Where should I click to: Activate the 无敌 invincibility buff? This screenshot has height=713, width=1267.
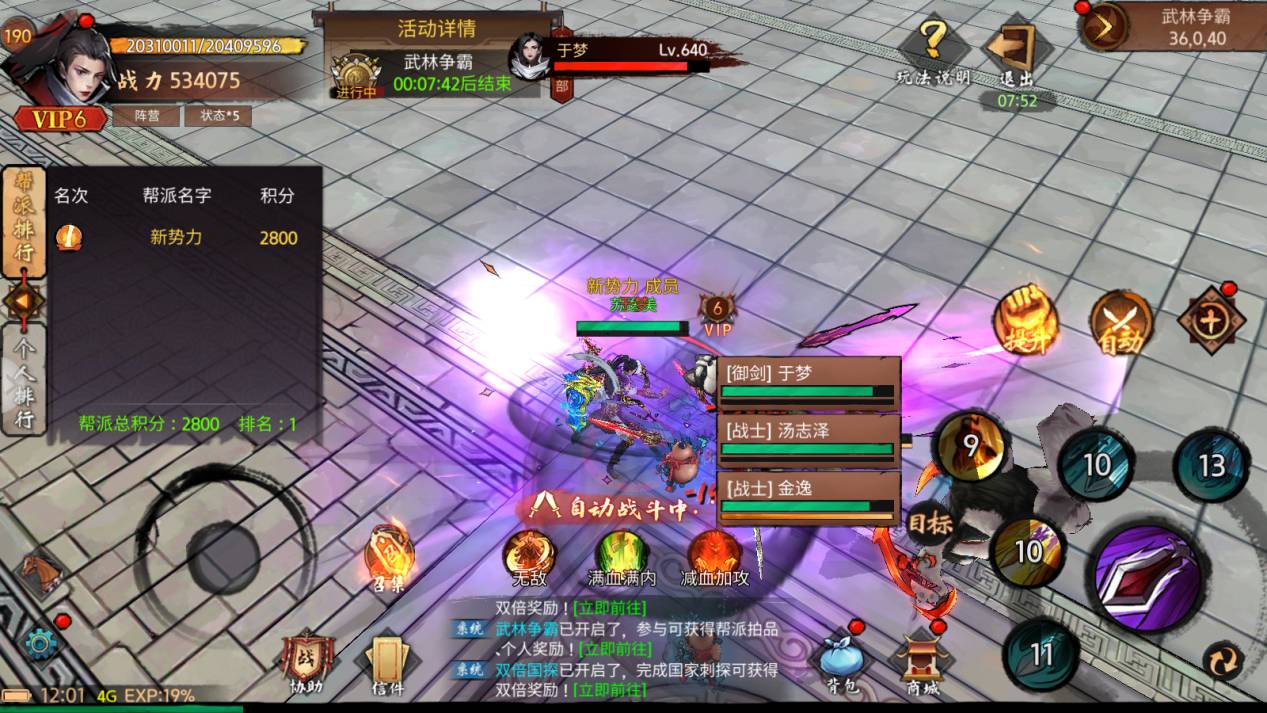tap(529, 555)
